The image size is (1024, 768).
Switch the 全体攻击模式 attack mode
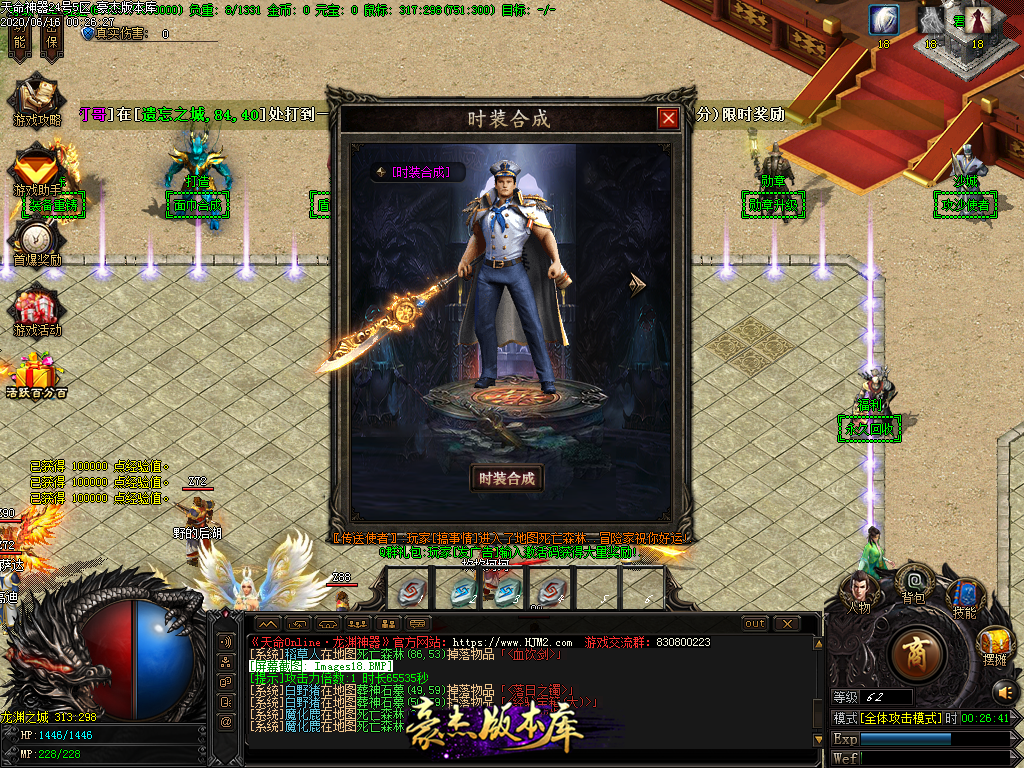(899, 719)
